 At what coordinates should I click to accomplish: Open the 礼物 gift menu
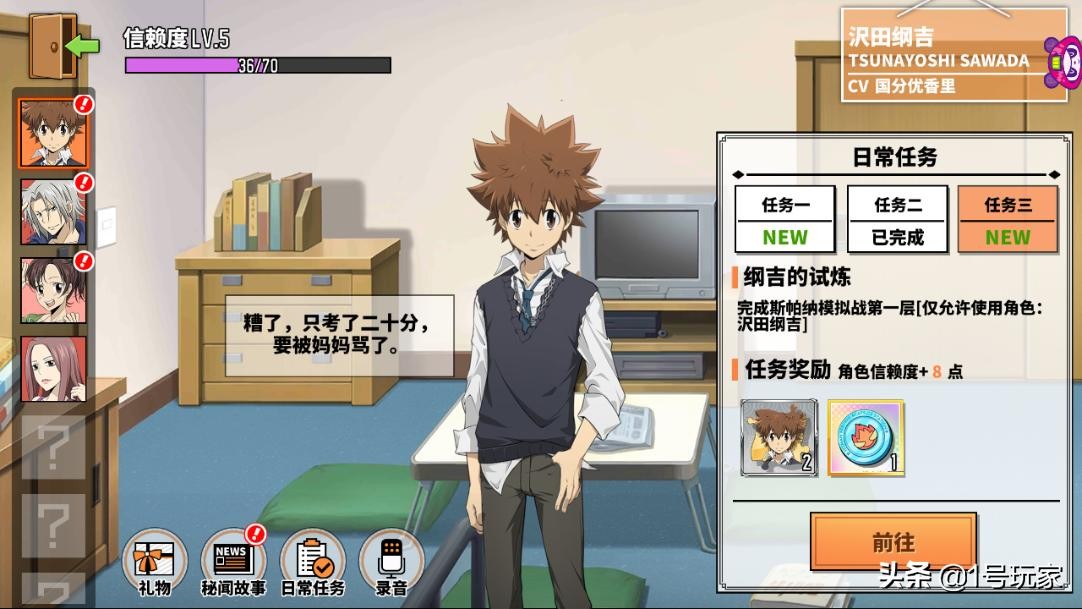click(x=154, y=562)
